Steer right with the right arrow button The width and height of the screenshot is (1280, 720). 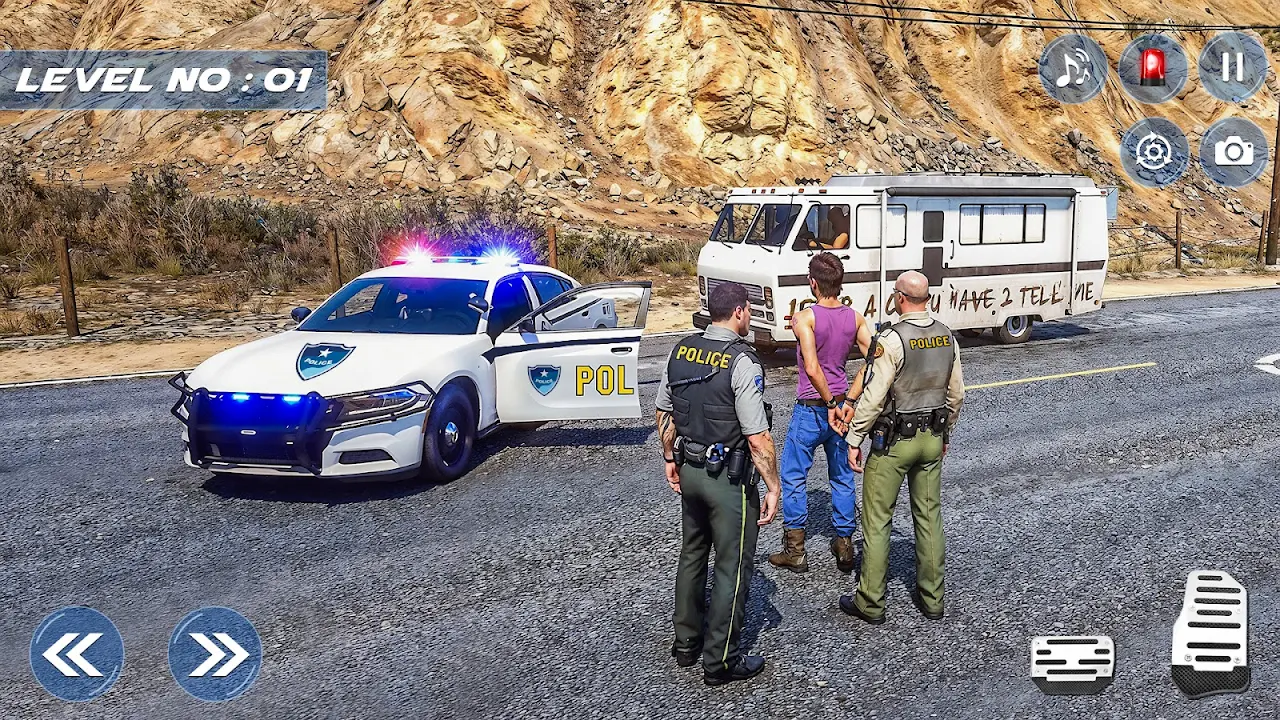(215, 654)
